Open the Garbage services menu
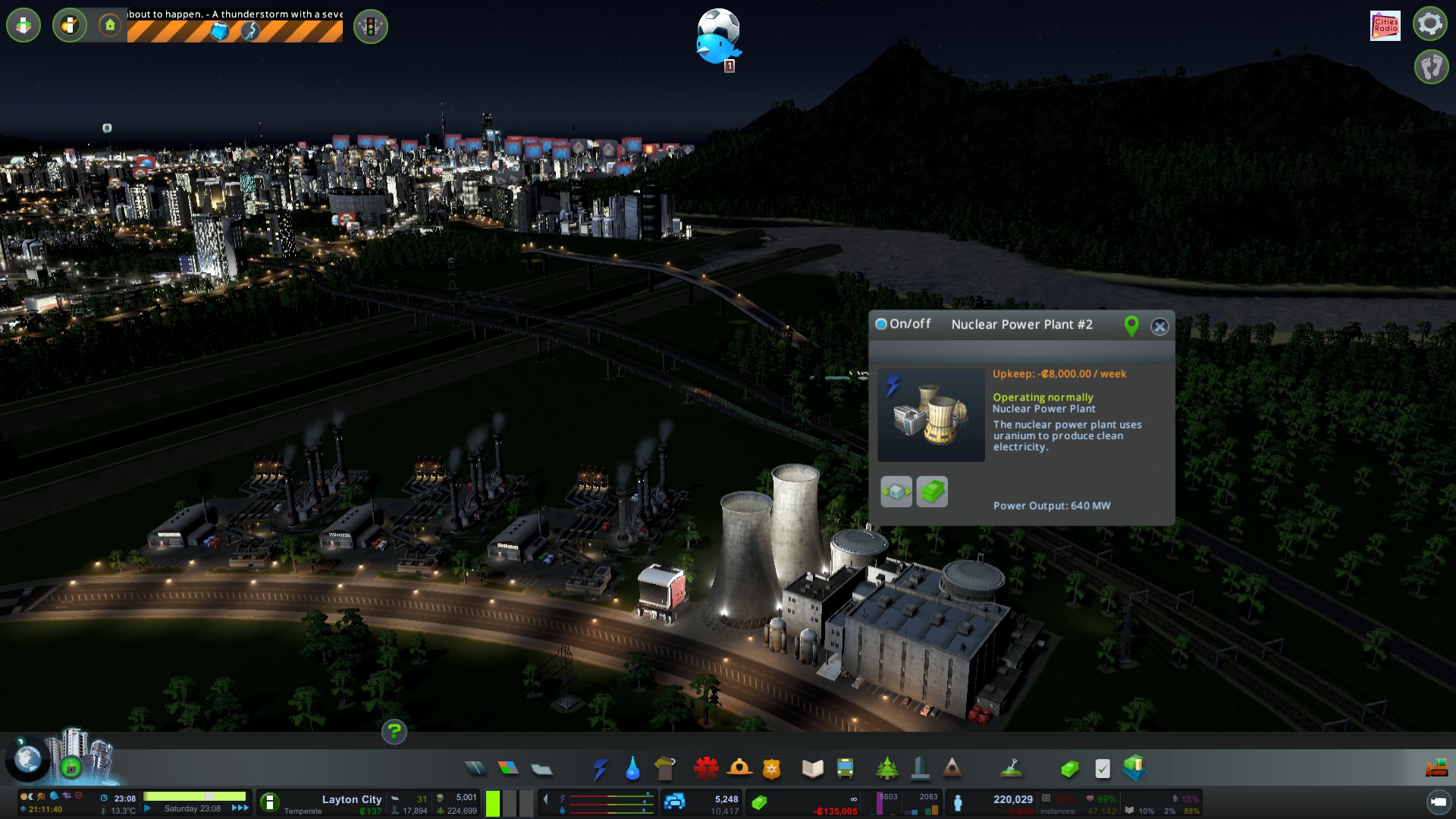 (x=665, y=769)
